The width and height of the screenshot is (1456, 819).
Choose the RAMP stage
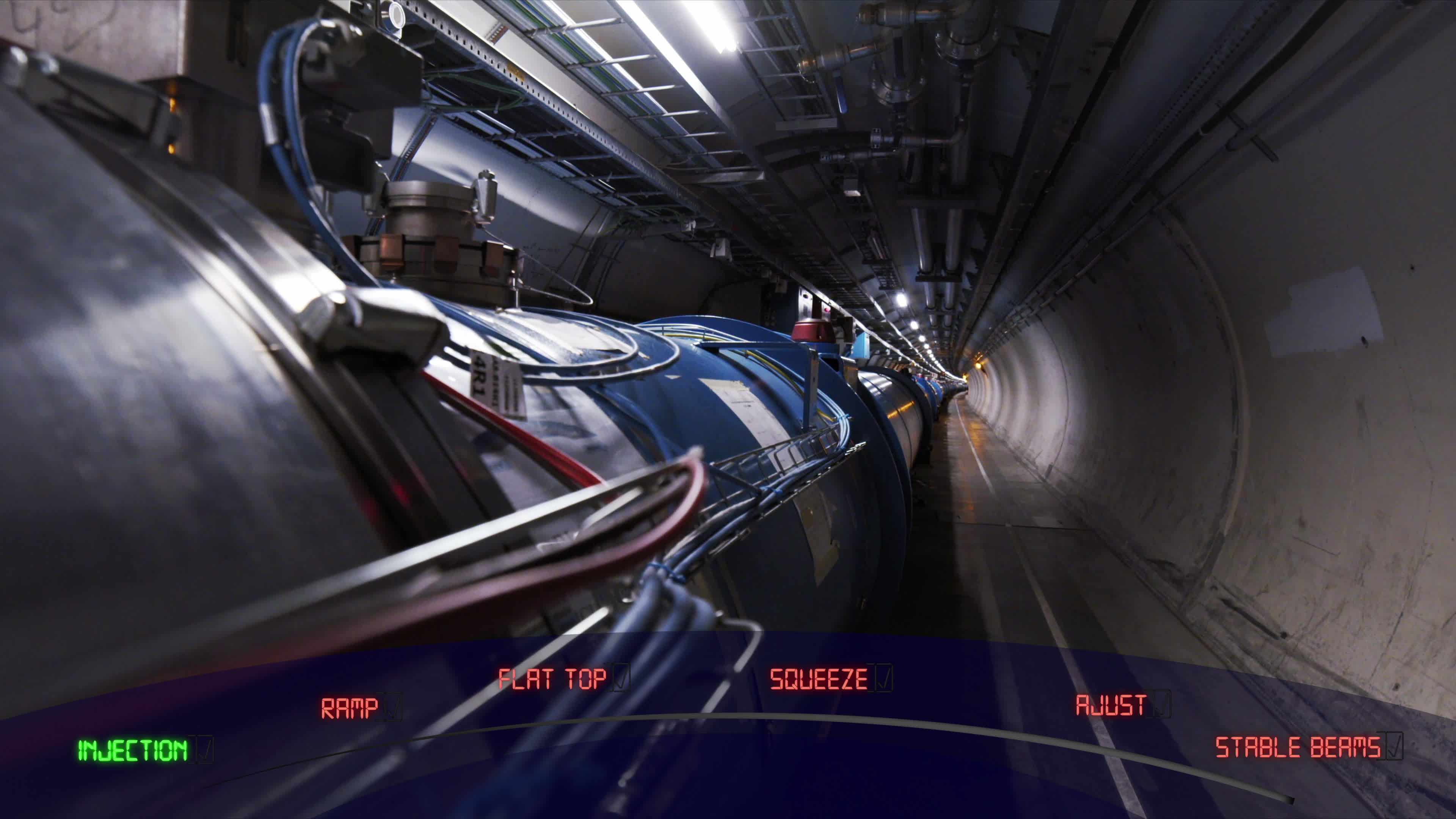point(349,708)
